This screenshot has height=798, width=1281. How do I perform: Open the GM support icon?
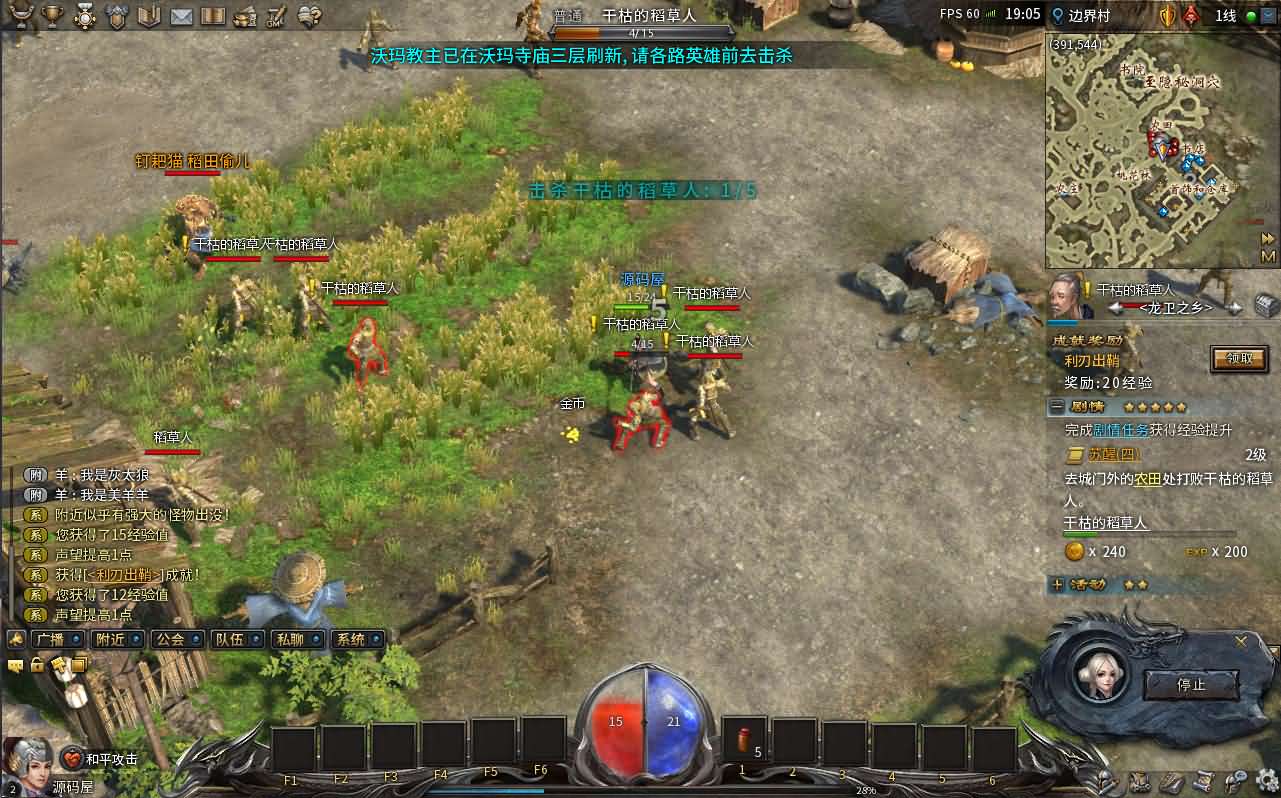click(x=276, y=16)
